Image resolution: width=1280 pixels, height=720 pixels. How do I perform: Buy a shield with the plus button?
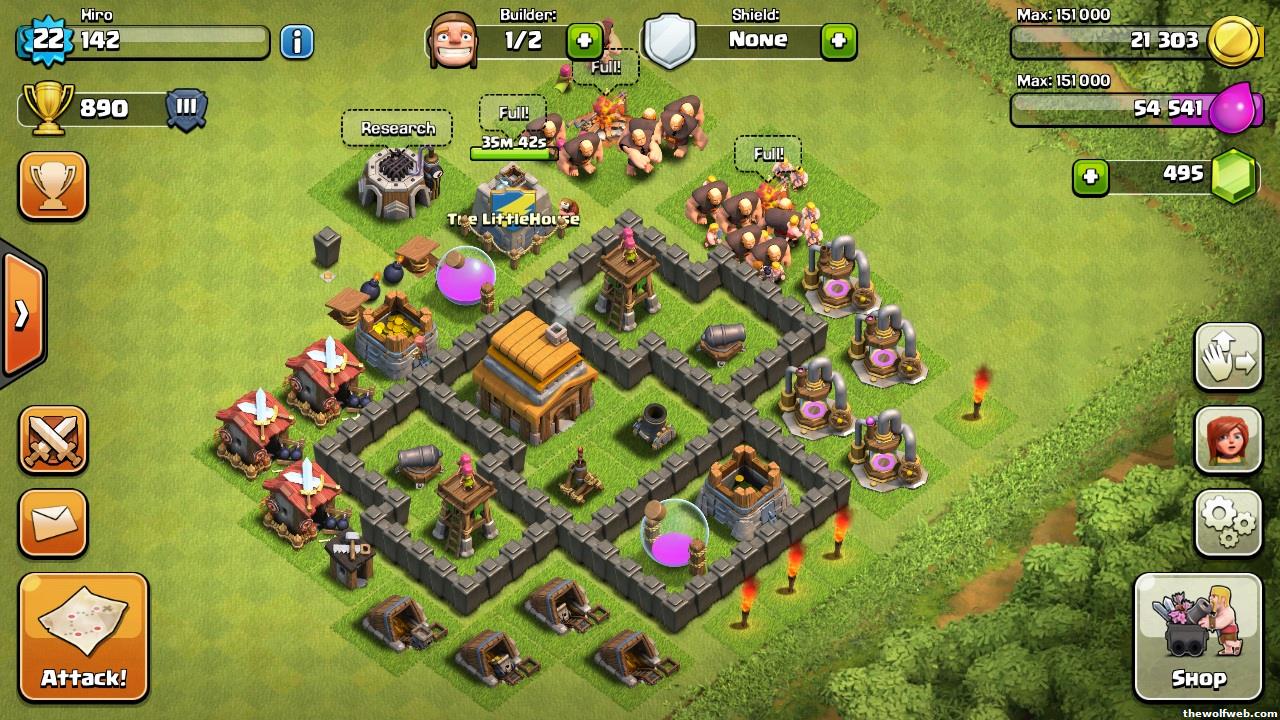838,41
